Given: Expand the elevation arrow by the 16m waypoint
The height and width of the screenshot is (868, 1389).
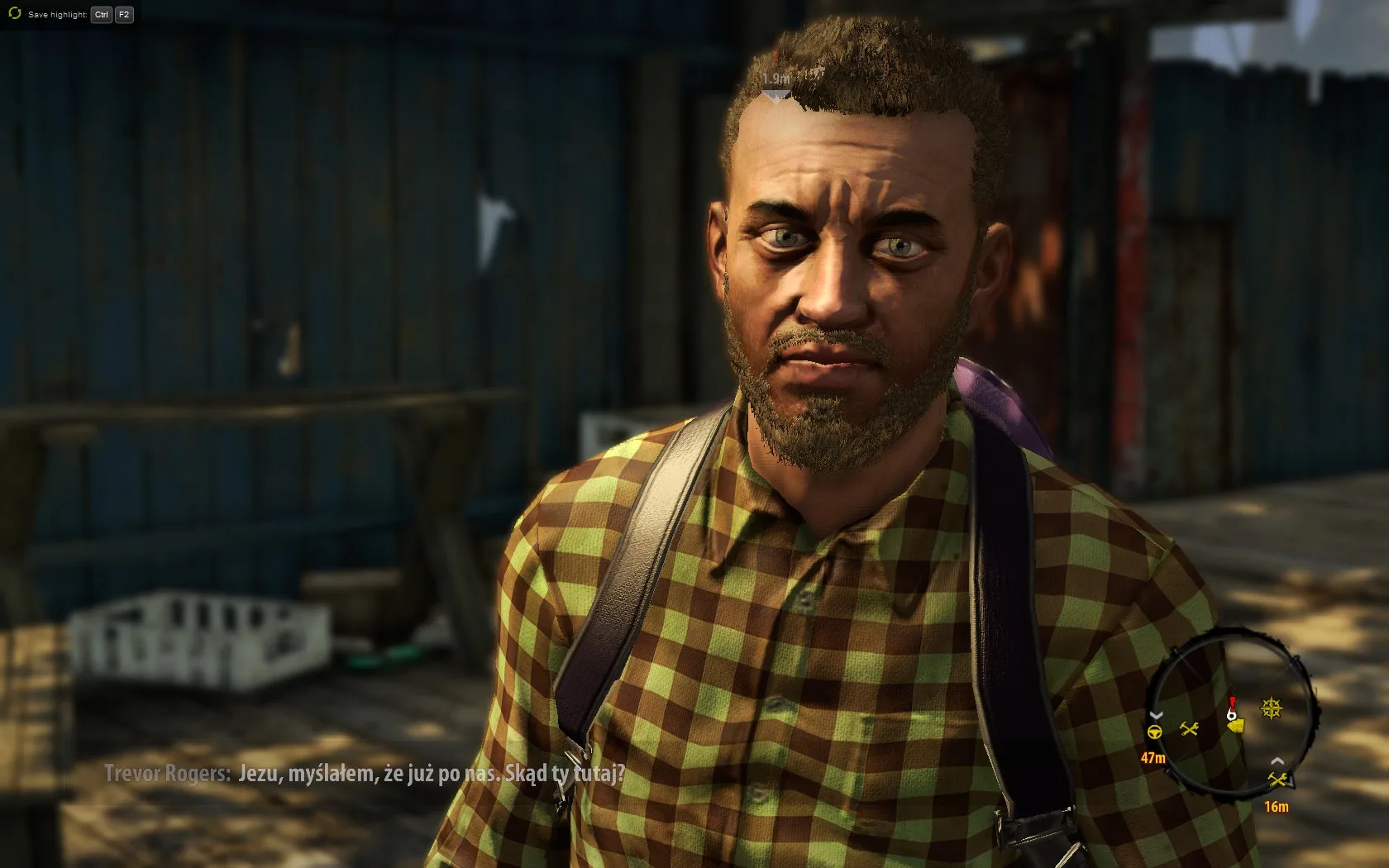Looking at the screenshot, I should 1277,761.
